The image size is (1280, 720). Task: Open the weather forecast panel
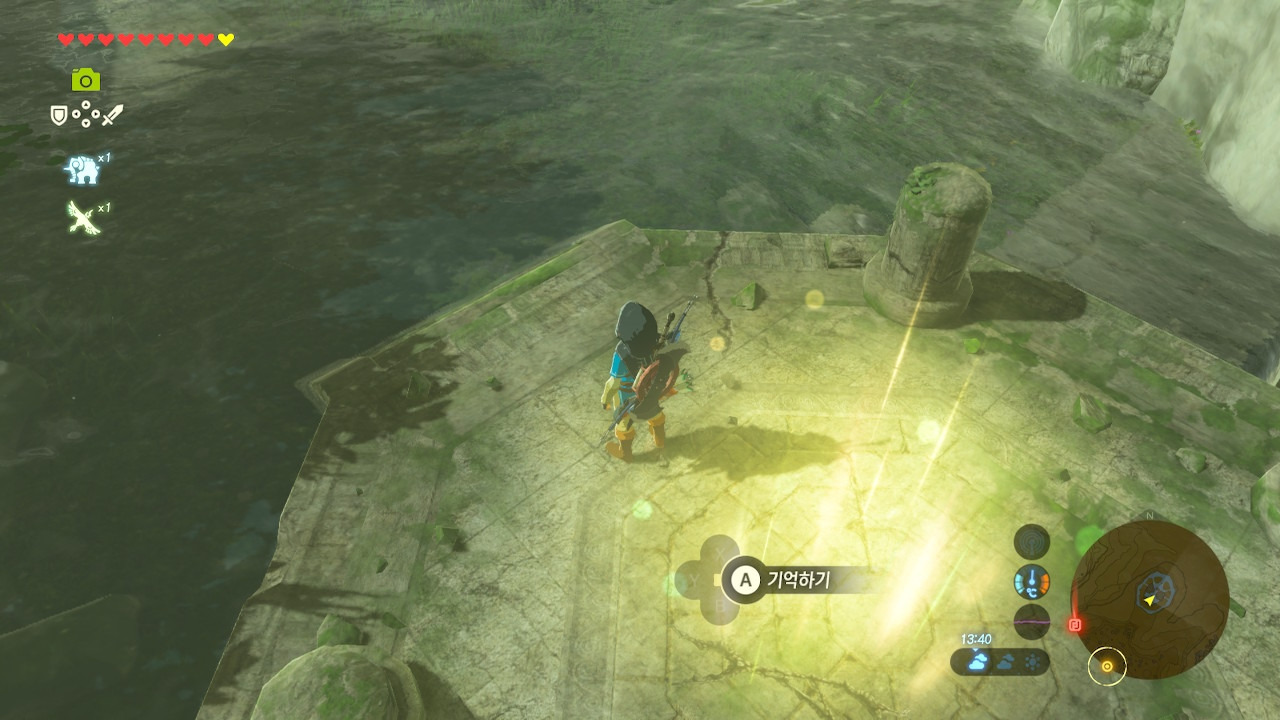pos(1000,661)
